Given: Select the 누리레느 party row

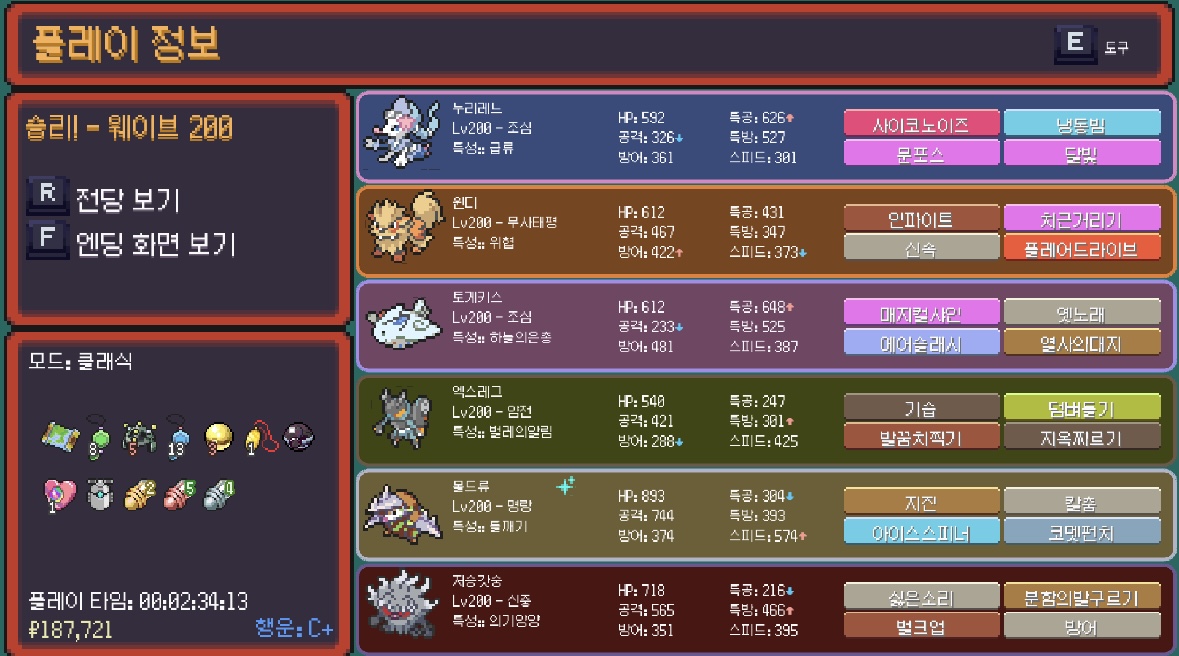Looking at the screenshot, I should click(x=765, y=136).
